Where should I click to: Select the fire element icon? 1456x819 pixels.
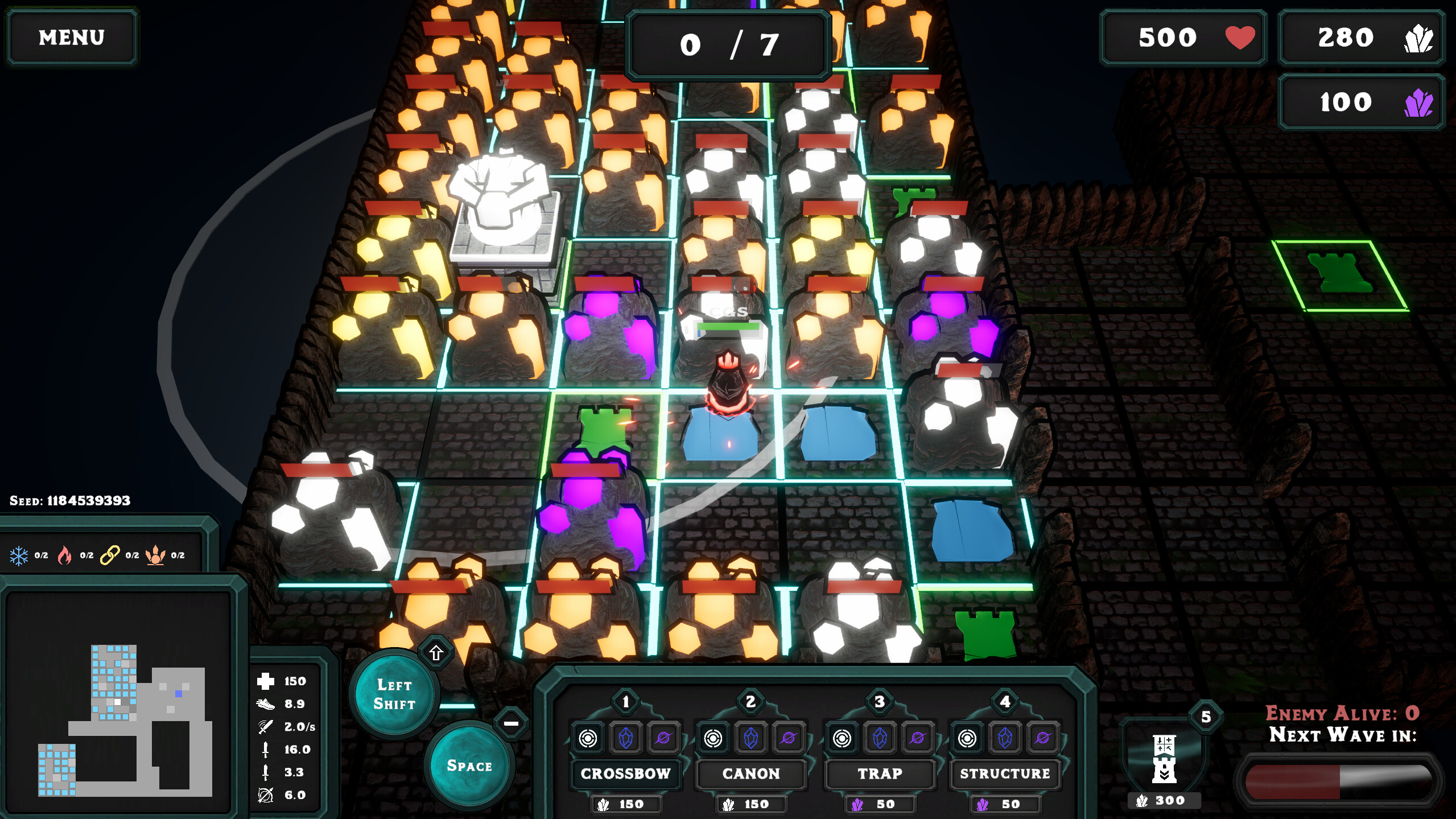[x=64, y=555]
